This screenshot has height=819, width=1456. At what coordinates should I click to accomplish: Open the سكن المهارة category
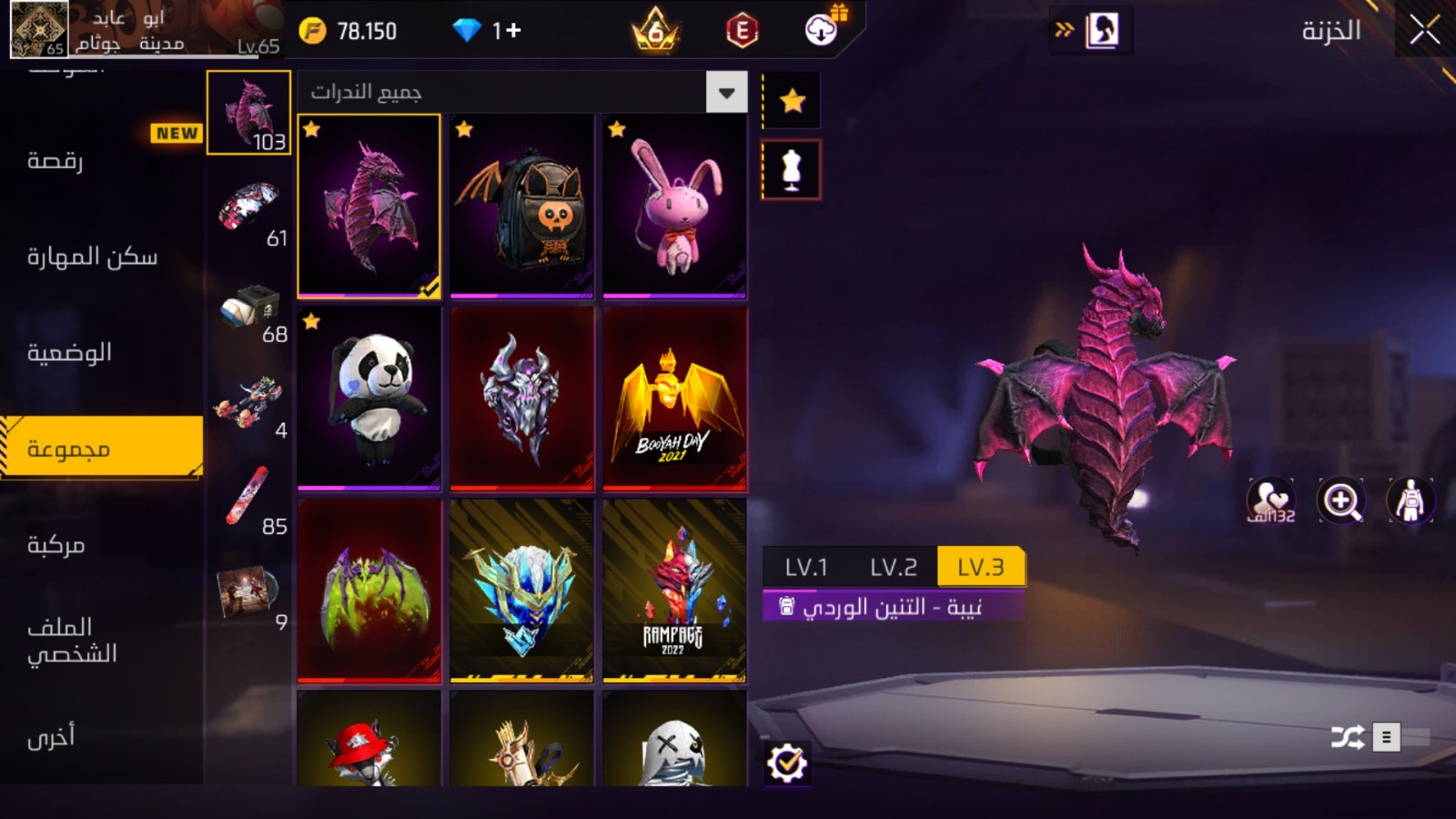coord(92,258)
